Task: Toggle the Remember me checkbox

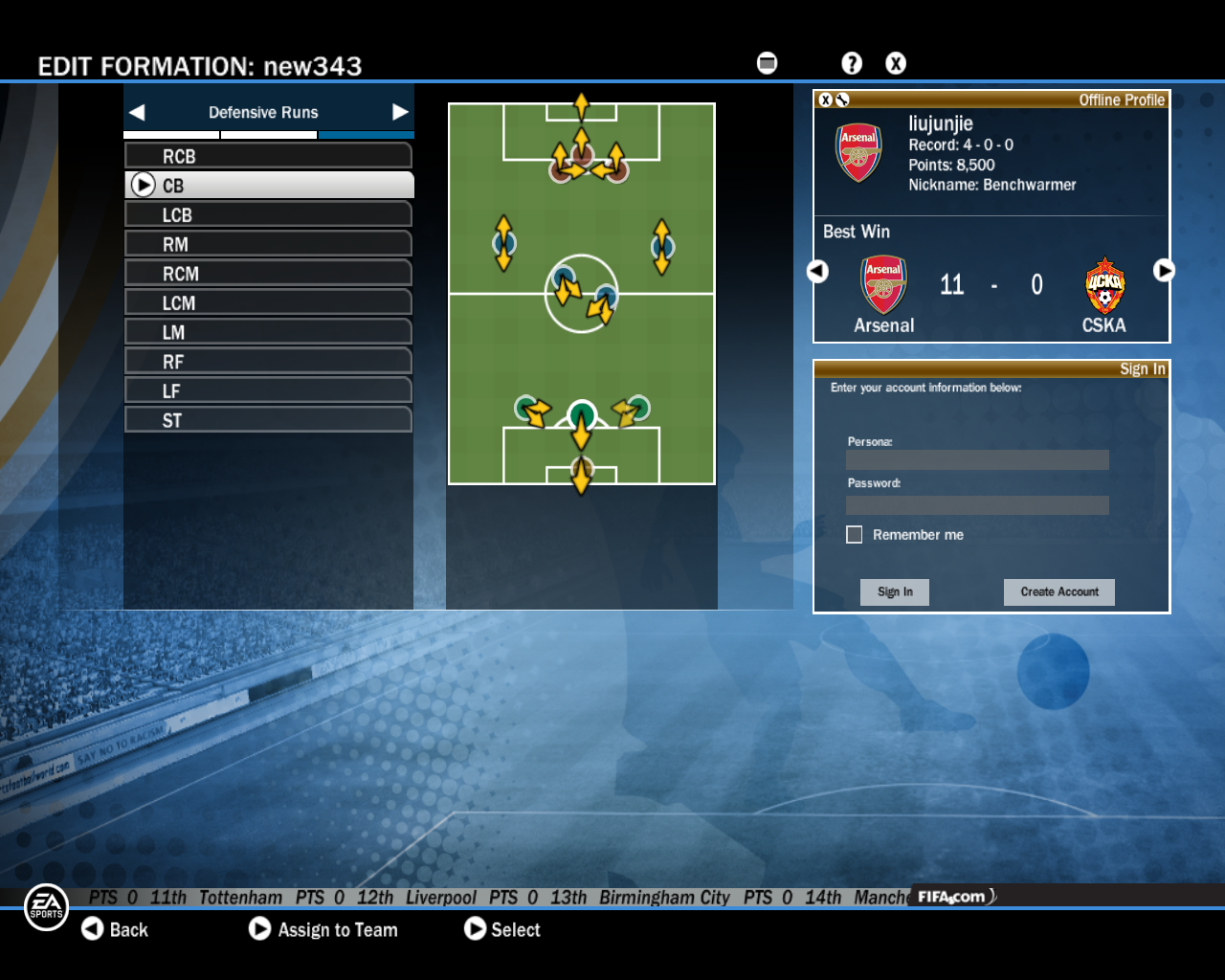Action: [x=855, y=535]
